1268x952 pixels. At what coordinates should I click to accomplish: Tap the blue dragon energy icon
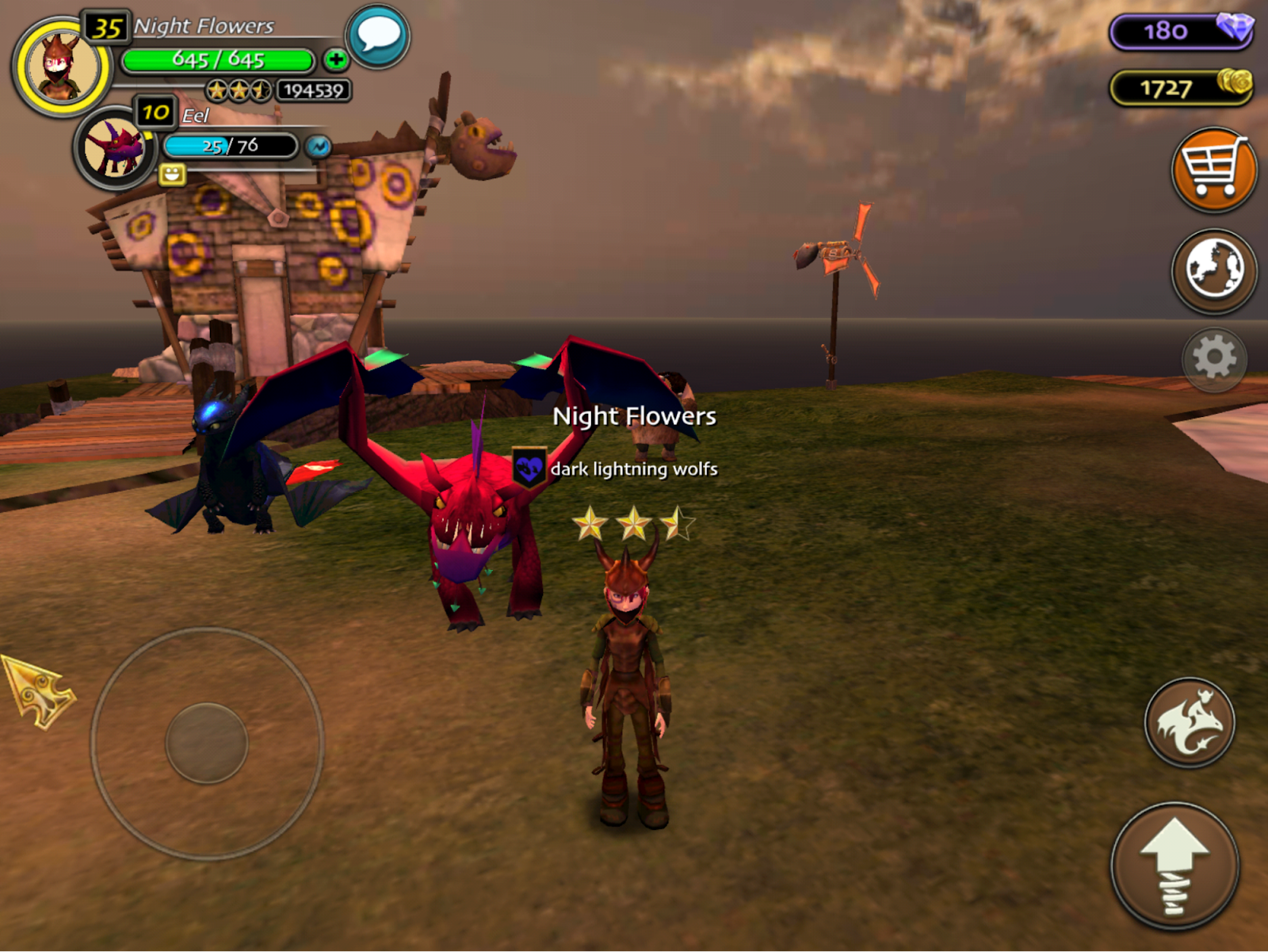tap(319, 147)
